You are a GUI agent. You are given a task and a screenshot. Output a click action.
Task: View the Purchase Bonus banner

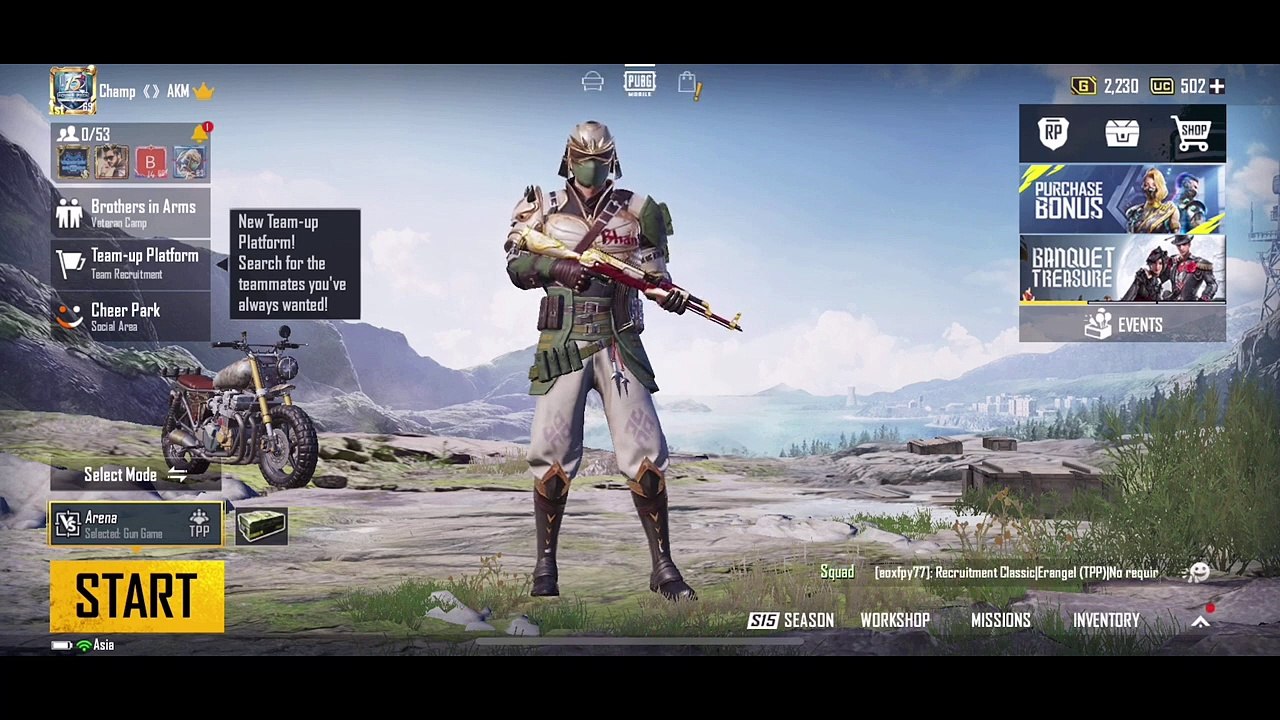(x=1122, y=198)
